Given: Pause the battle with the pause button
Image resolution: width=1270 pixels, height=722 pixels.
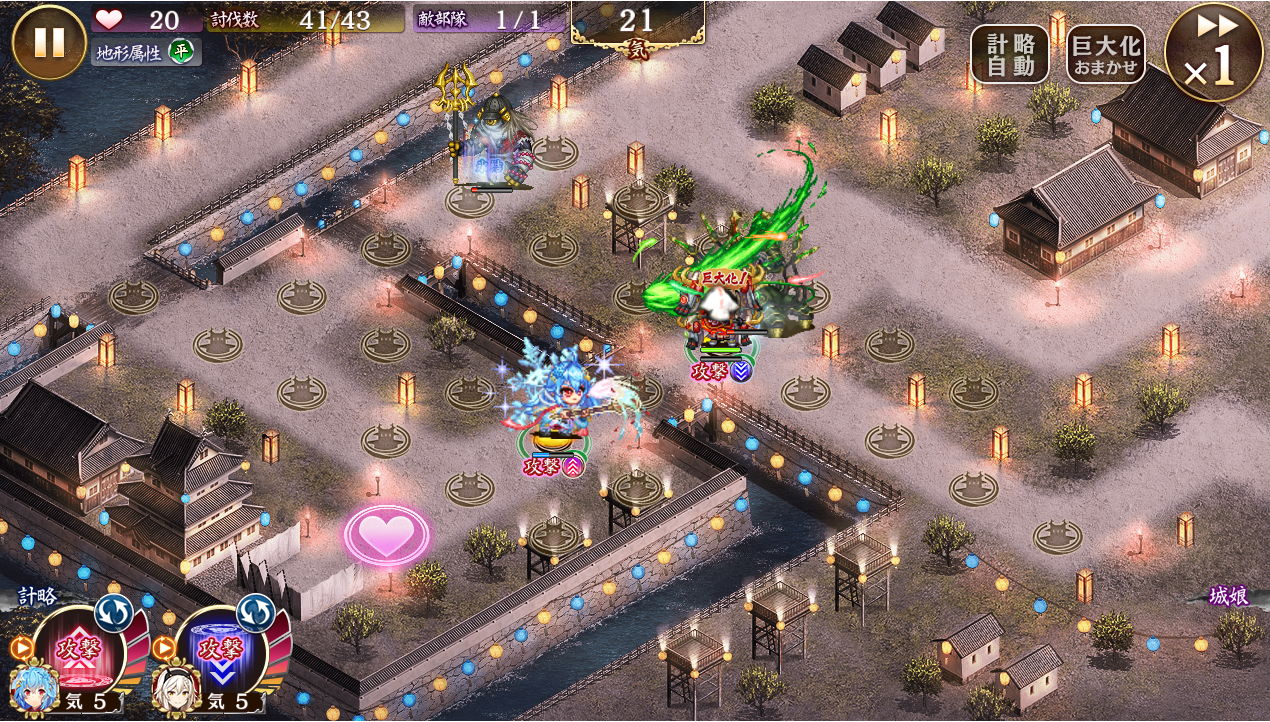Looking at the screenshot, I should click(x=49, y=42).
